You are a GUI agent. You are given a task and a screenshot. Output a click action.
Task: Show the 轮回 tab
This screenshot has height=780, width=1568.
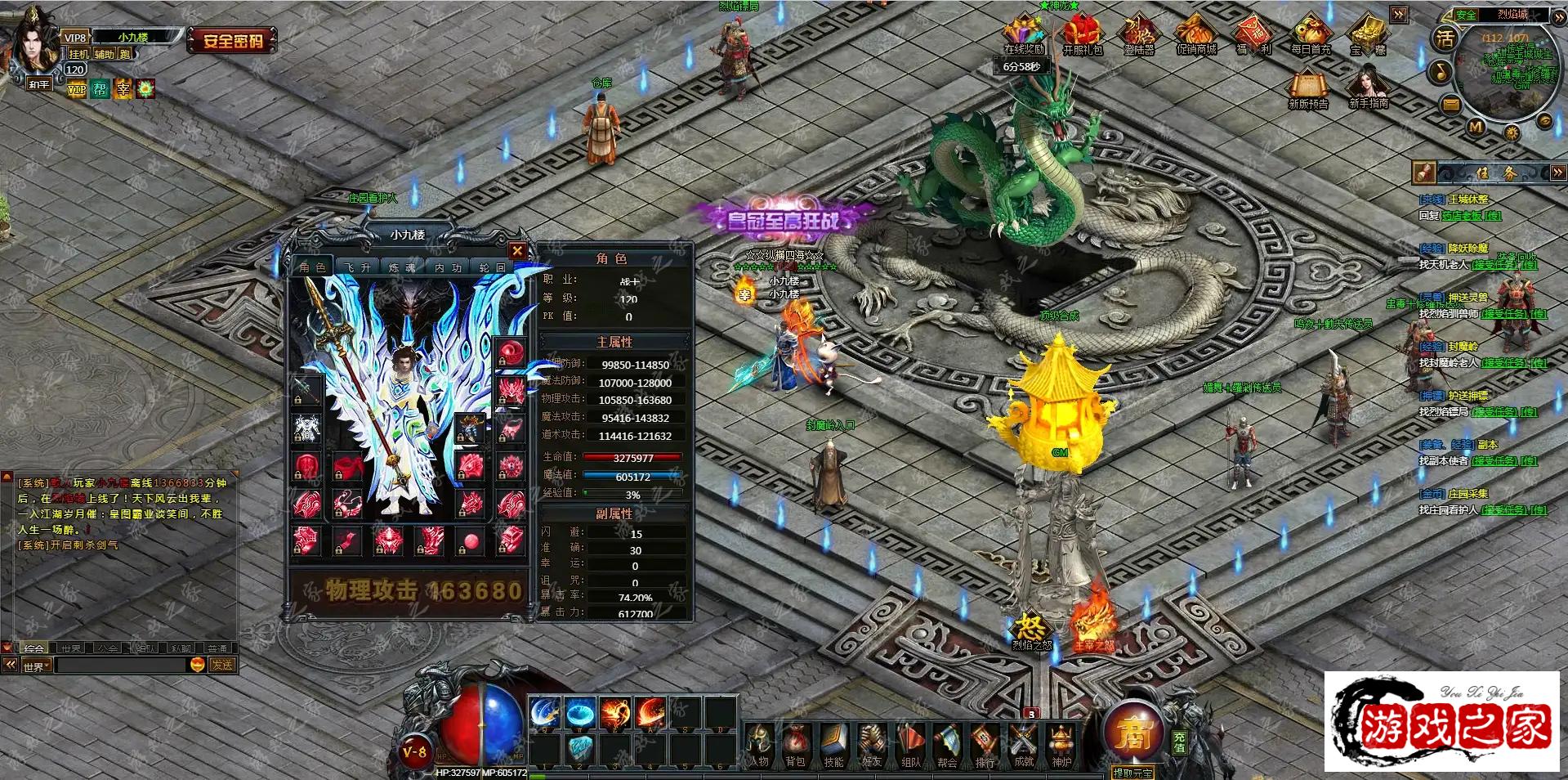coord(492,267)
